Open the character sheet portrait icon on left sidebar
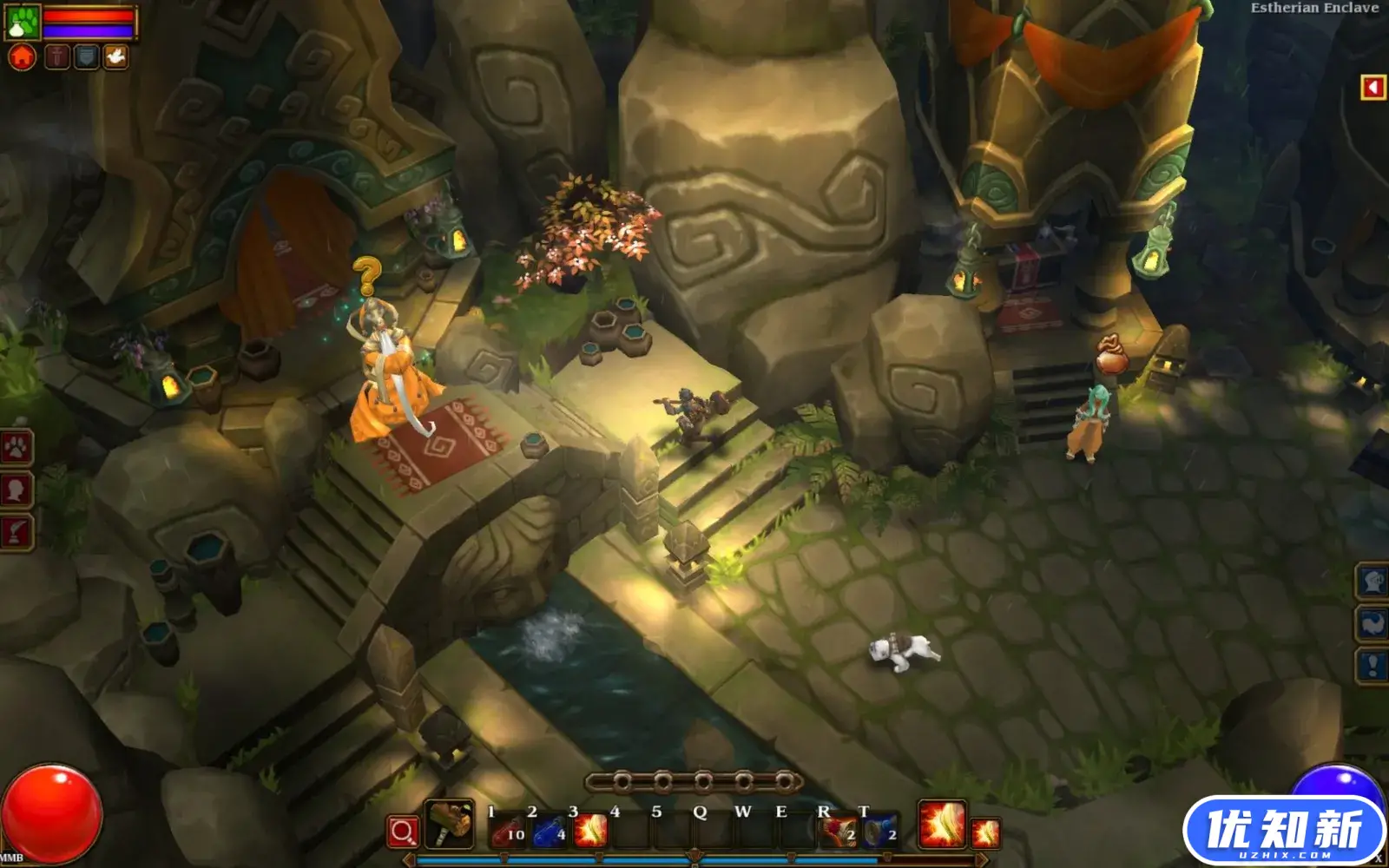 [15, 489]
